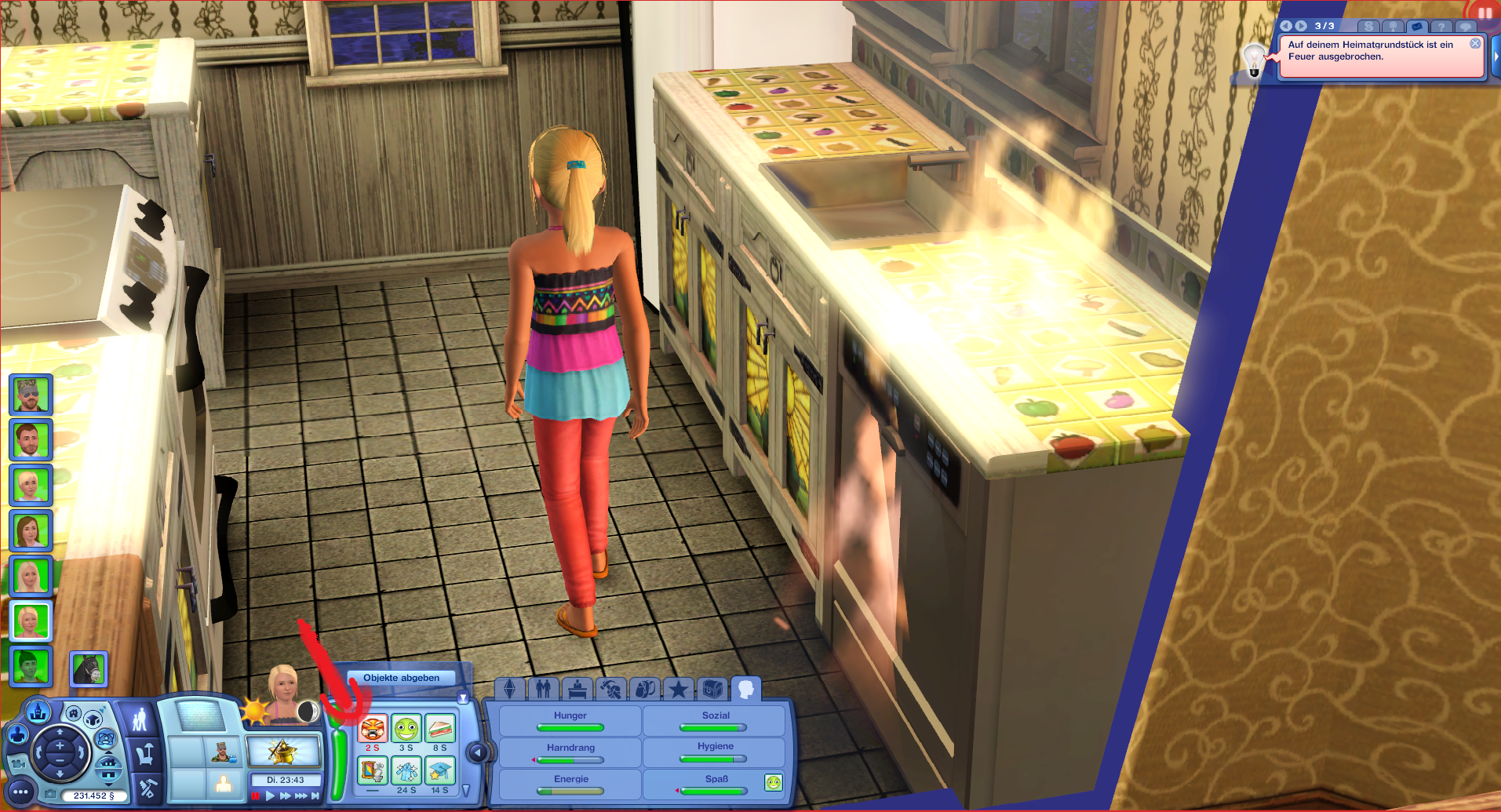Select the horse portrait
This screenshot has height=812, width=1501.
pos(88,668)
